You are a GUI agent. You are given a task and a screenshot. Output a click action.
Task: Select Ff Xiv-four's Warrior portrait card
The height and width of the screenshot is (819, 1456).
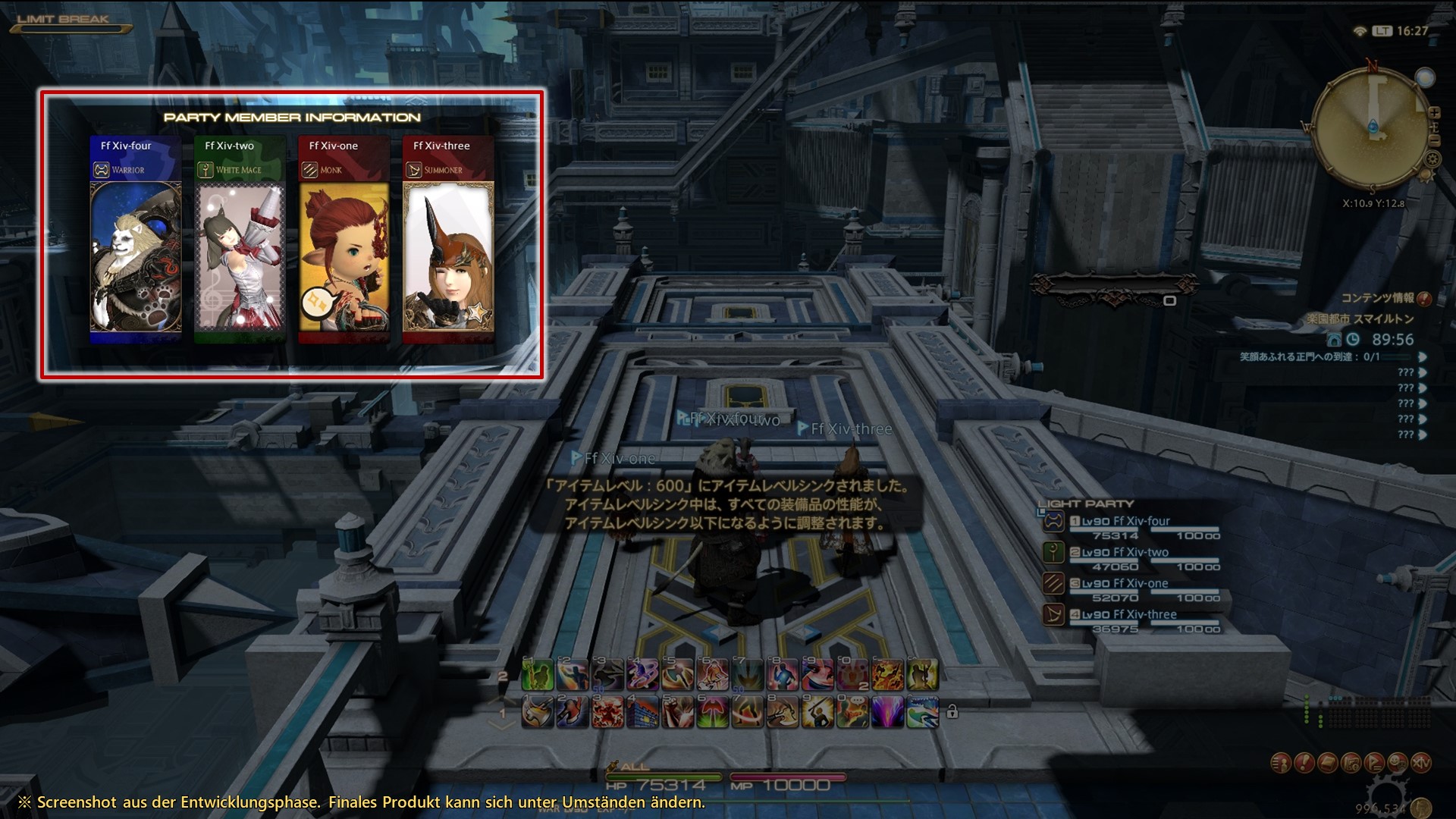click(x=136, y=257)
